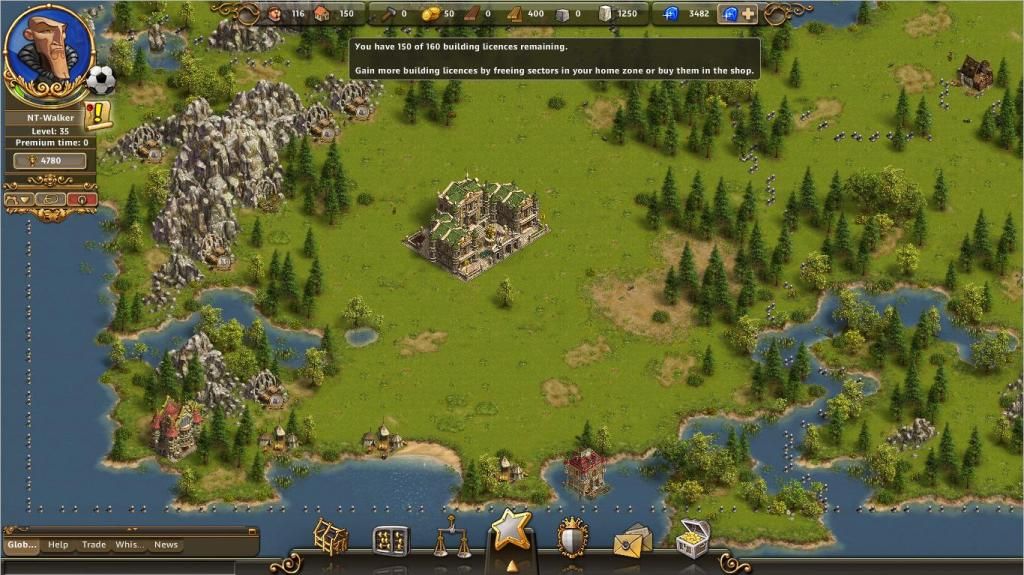The width and height of the screenshot is (1024, 575).
Task: Open the Global chat tab
Action: (x=22, y=545)
